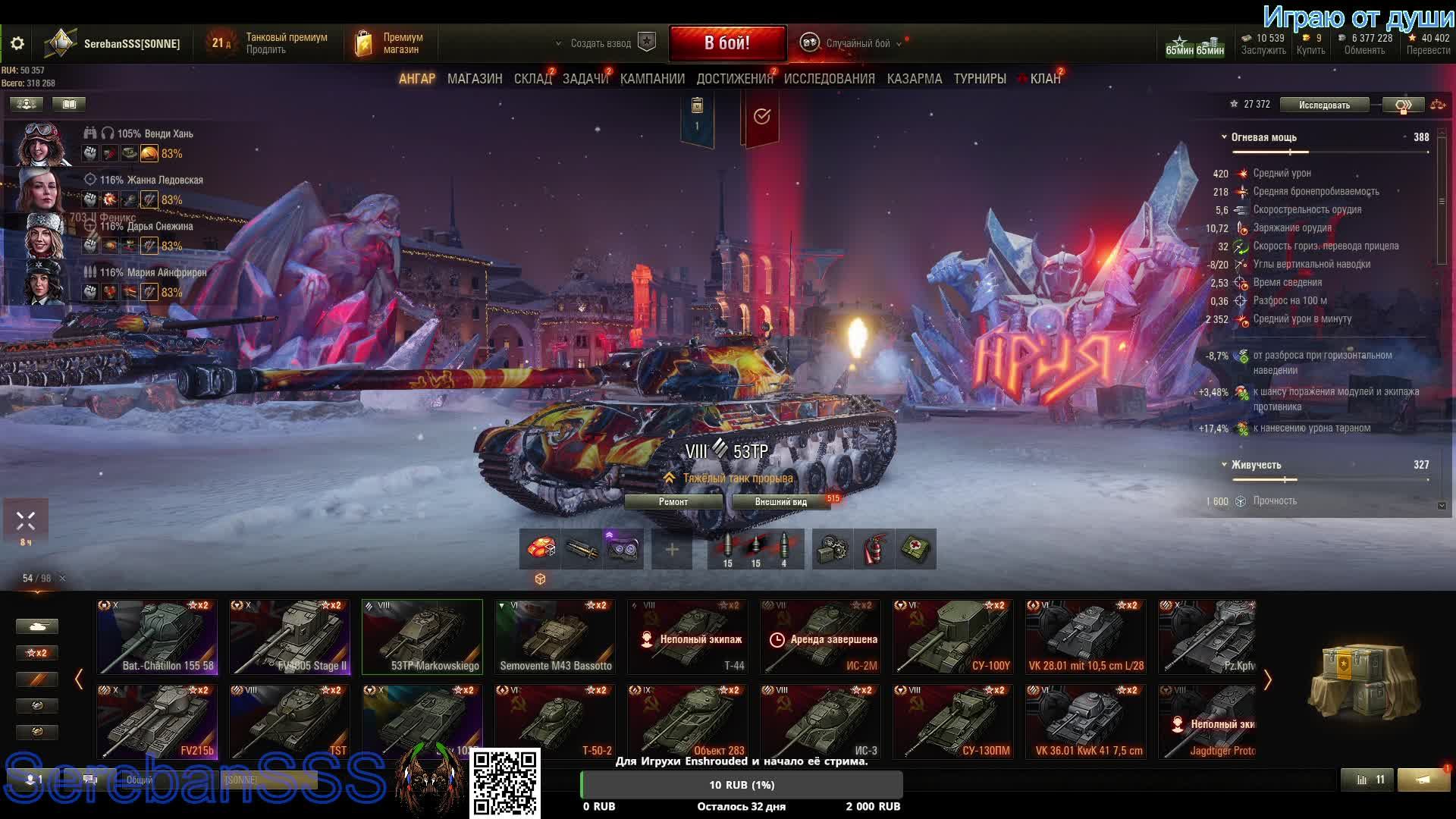Click the Ремонт button

tap(673, 502)
